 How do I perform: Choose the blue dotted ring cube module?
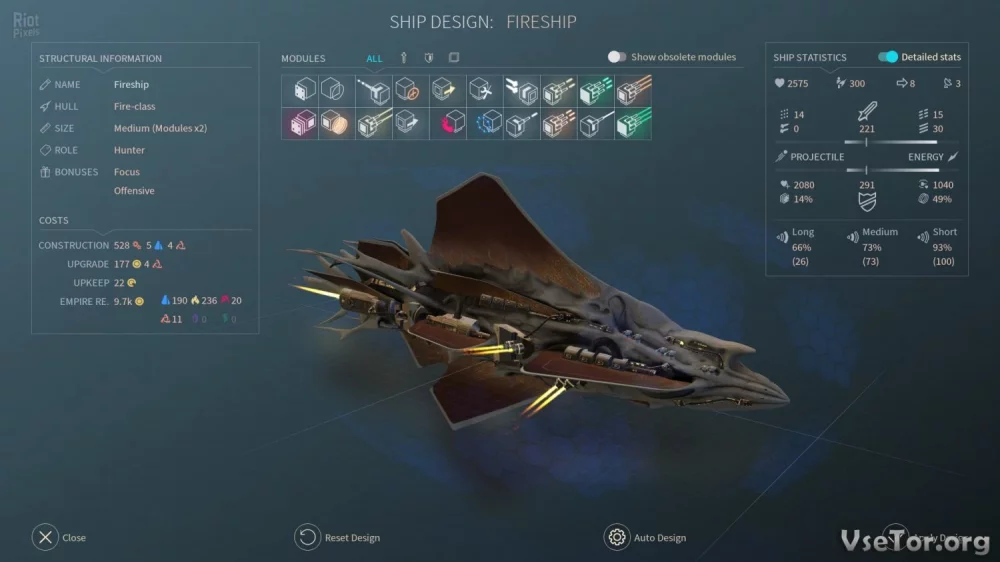(484, 124)
